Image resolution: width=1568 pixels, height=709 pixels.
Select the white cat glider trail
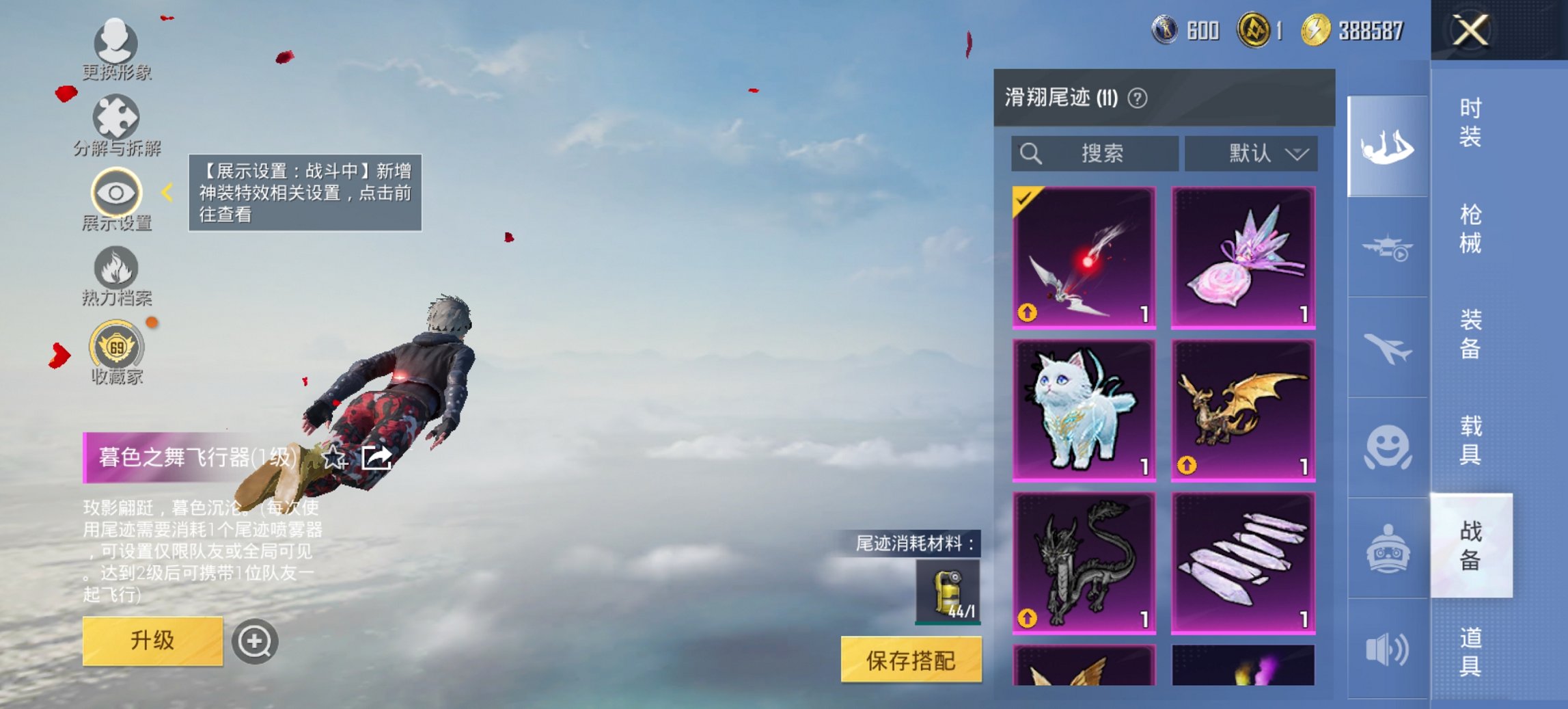click(x=1083, y=412)
